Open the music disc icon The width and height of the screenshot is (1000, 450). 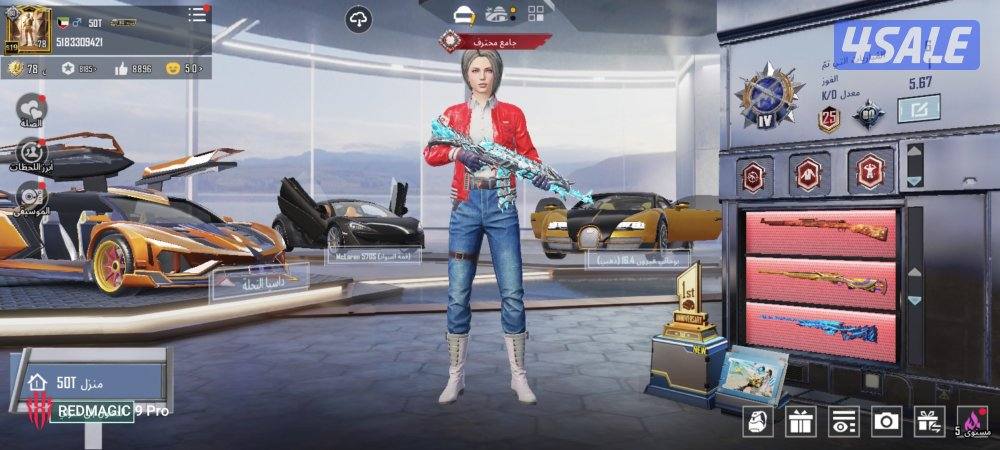click(28, 196)
